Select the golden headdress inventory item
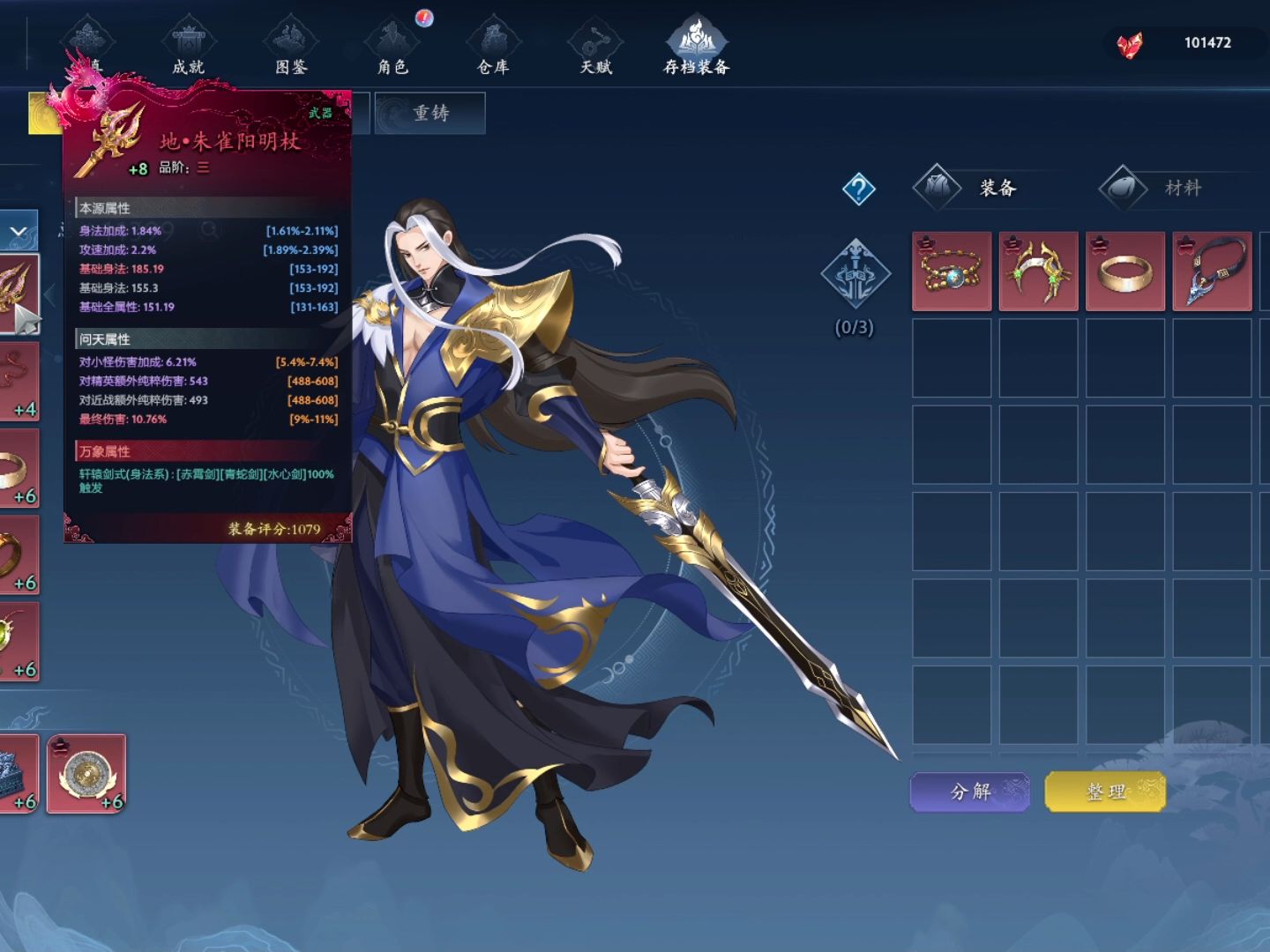1270x952 pixels. click(x=1038, y=271)
